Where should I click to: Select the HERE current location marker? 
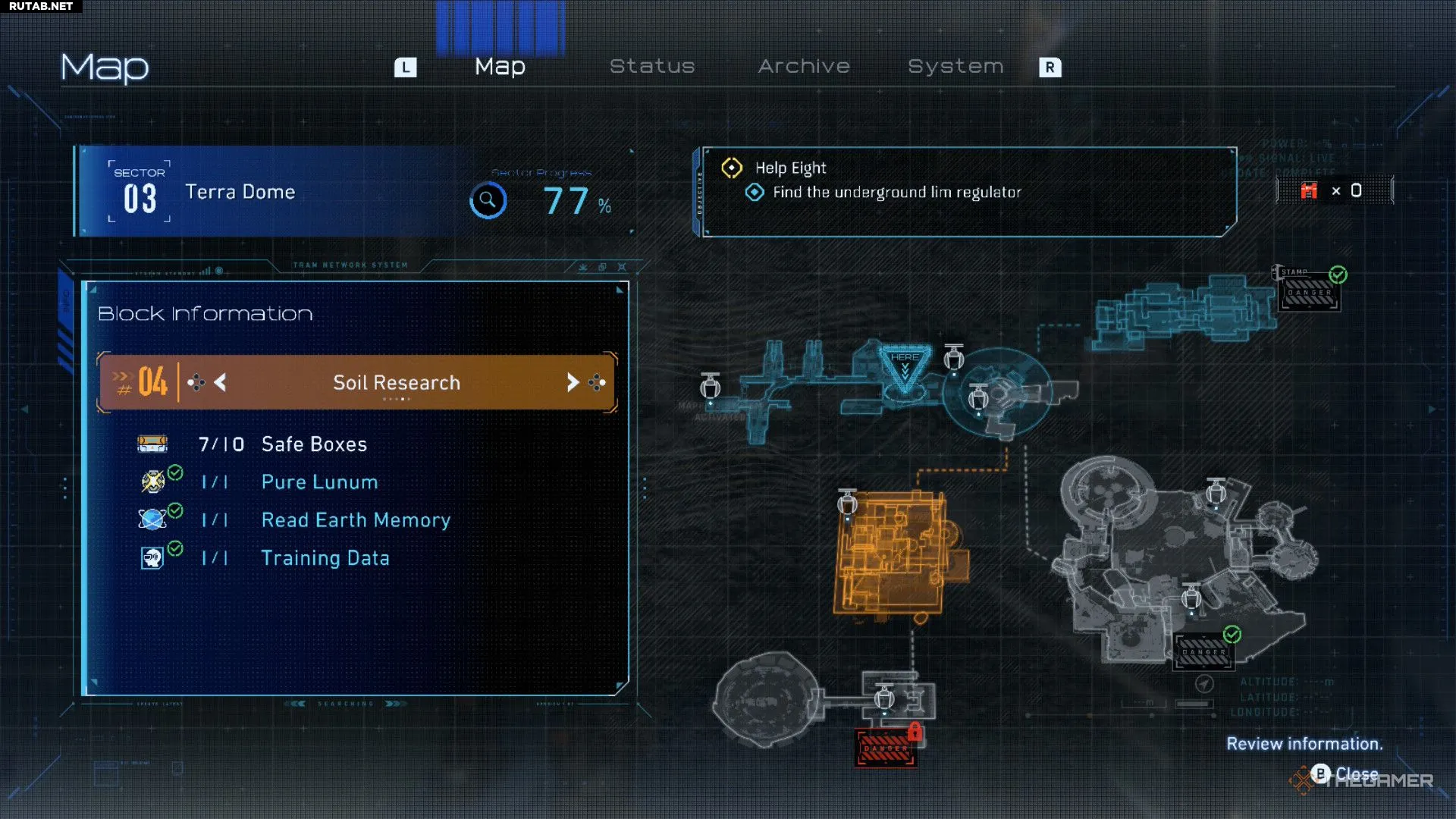tap(904, 369)
